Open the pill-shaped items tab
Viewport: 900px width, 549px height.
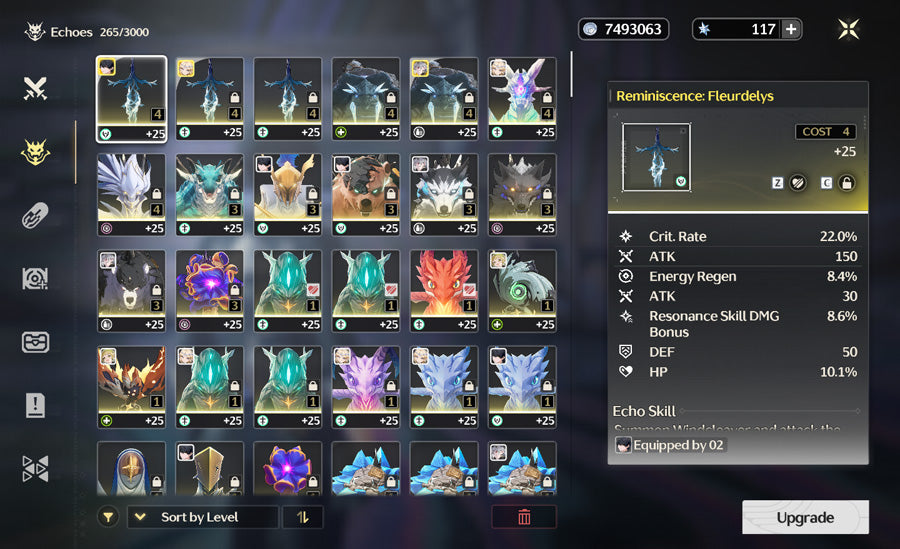point(36,215)
